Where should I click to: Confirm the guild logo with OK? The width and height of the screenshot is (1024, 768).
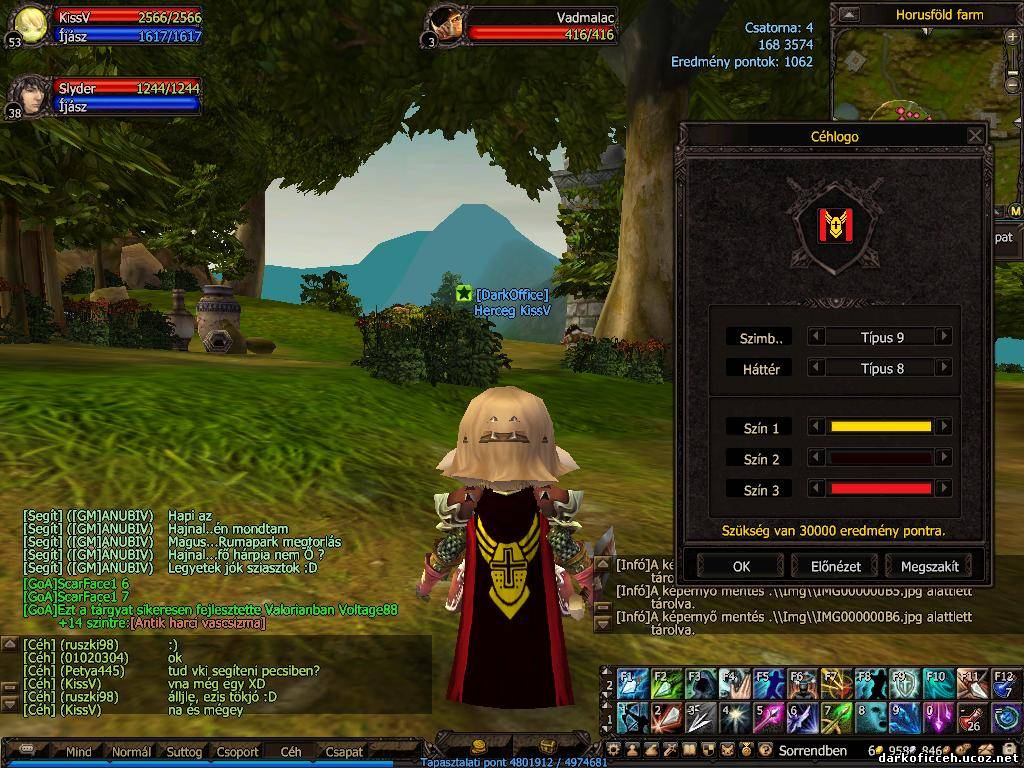tap(740, 566)
